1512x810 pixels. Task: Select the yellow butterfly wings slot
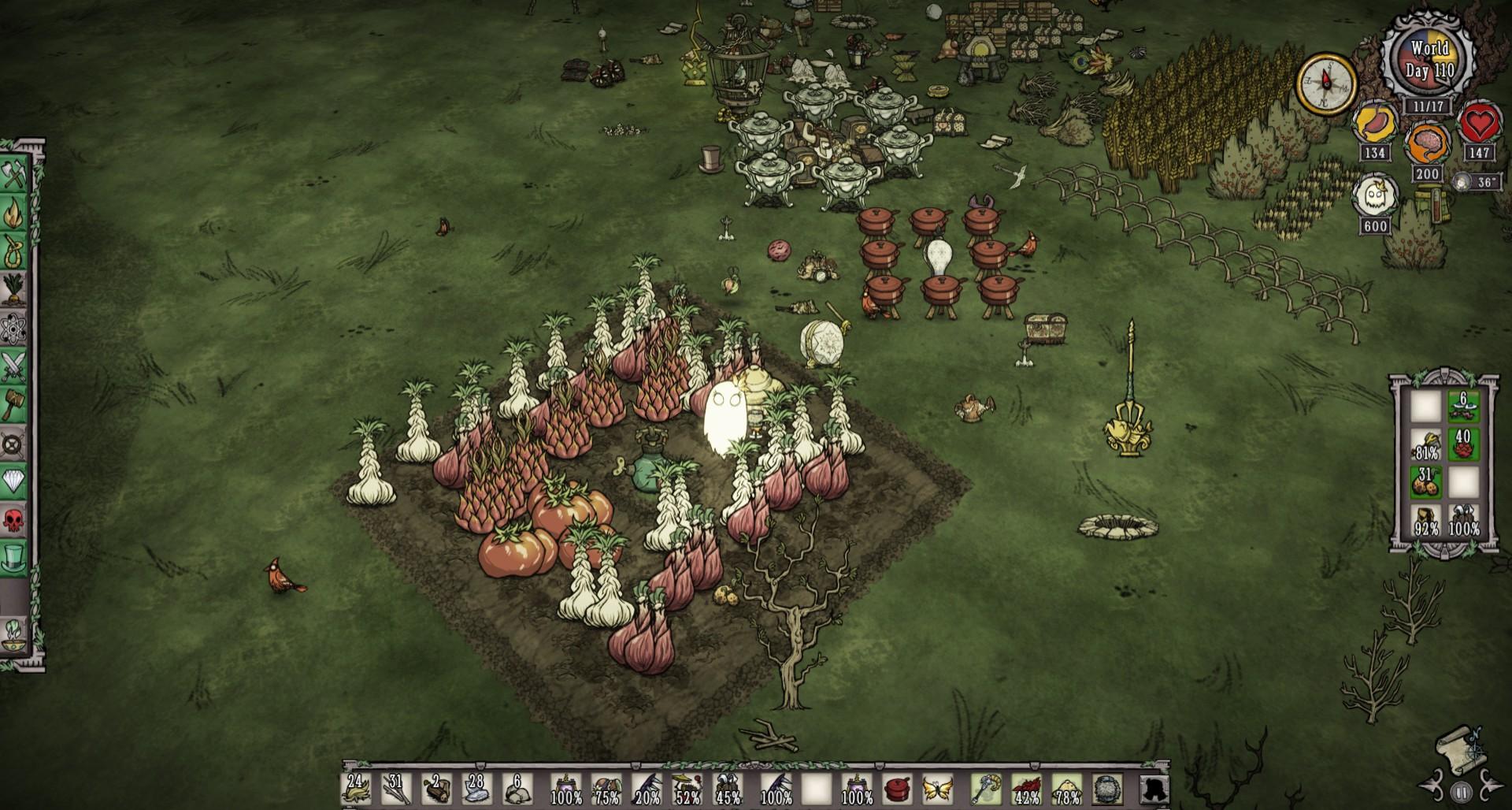point(937,789)
